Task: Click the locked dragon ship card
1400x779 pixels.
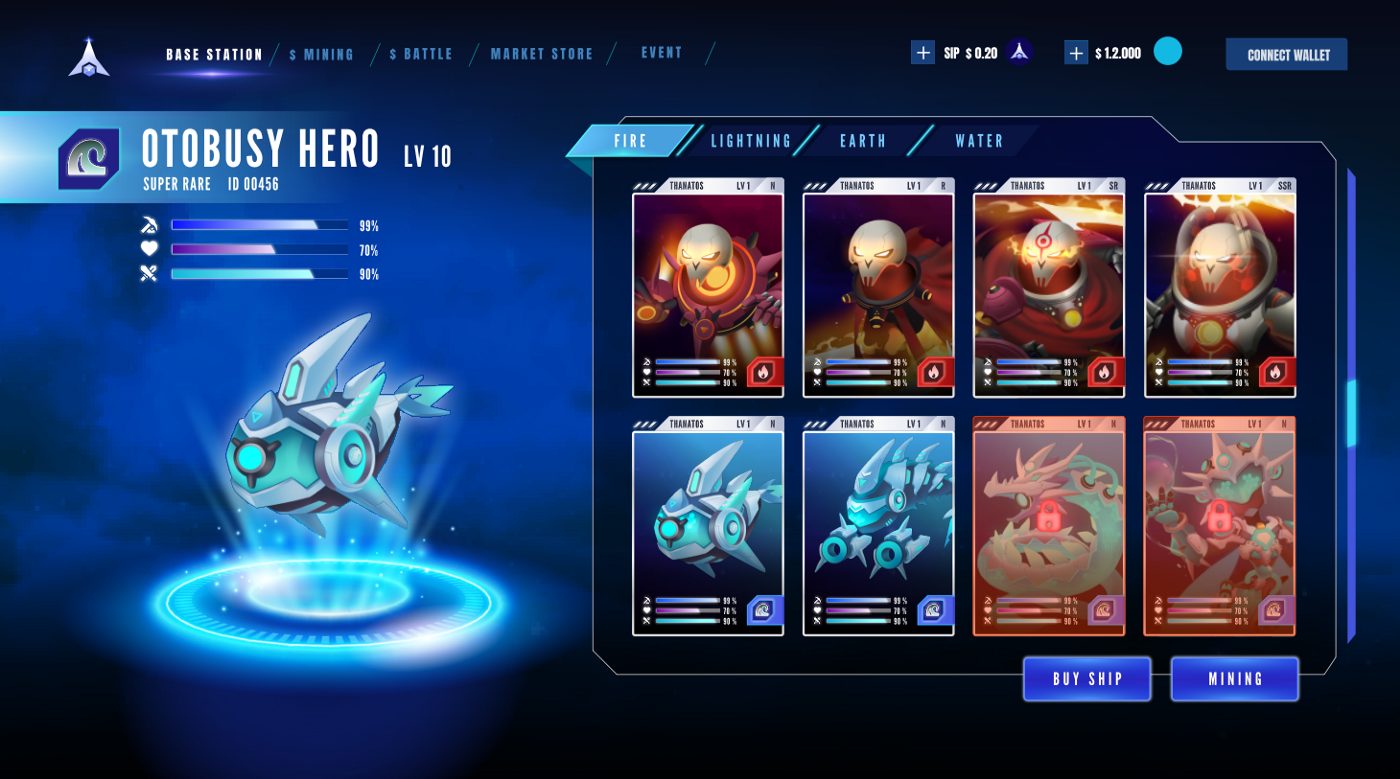Action: pyautogui.click(x=1049, y=526)
